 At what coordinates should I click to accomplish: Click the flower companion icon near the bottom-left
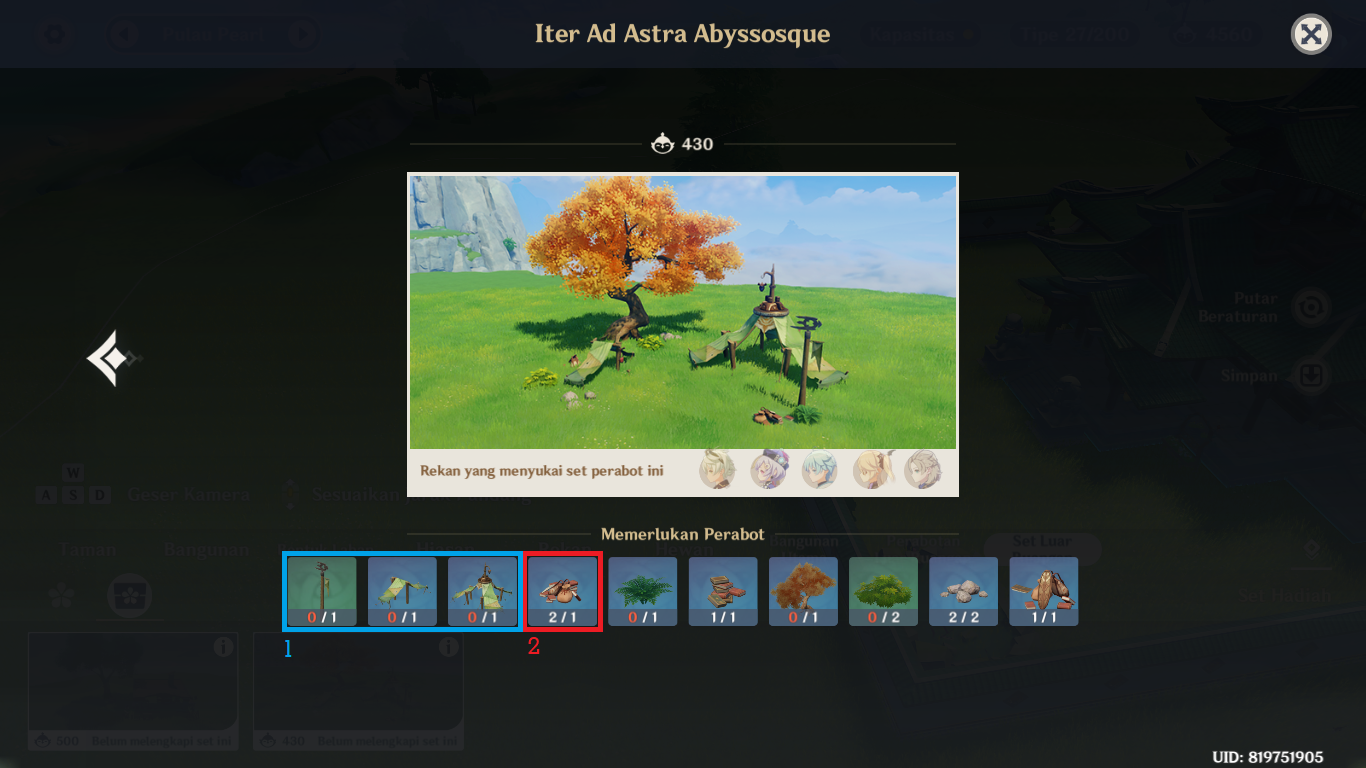[x=60, y=595]
